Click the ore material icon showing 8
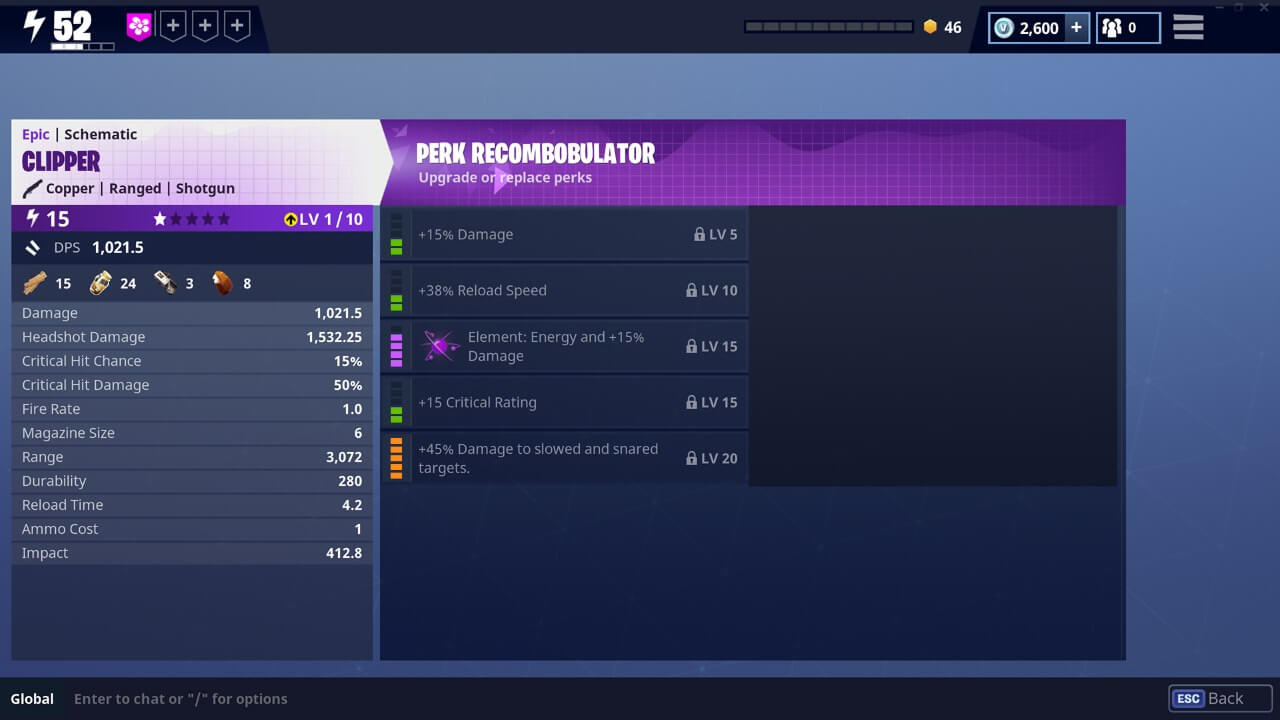The height and width of the screenshot is (720, 1280). pos(221,282)
